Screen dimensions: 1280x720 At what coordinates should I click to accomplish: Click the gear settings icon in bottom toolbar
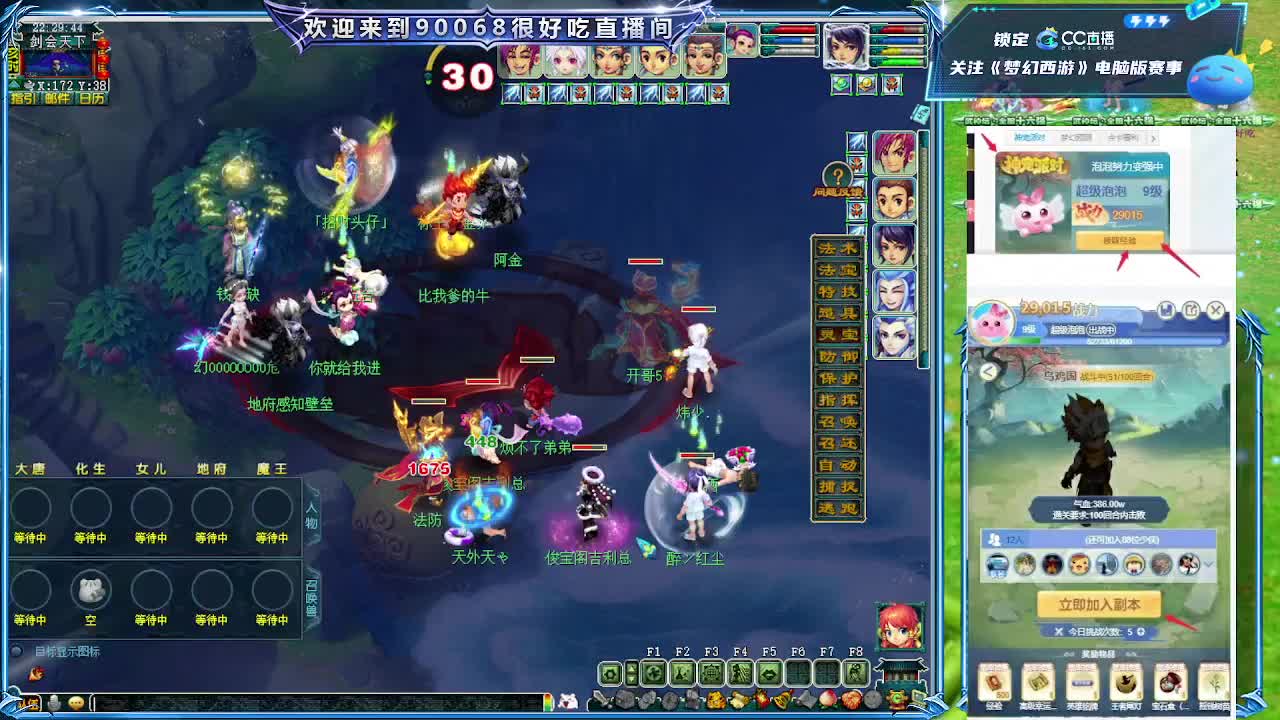tap(609, 675)
